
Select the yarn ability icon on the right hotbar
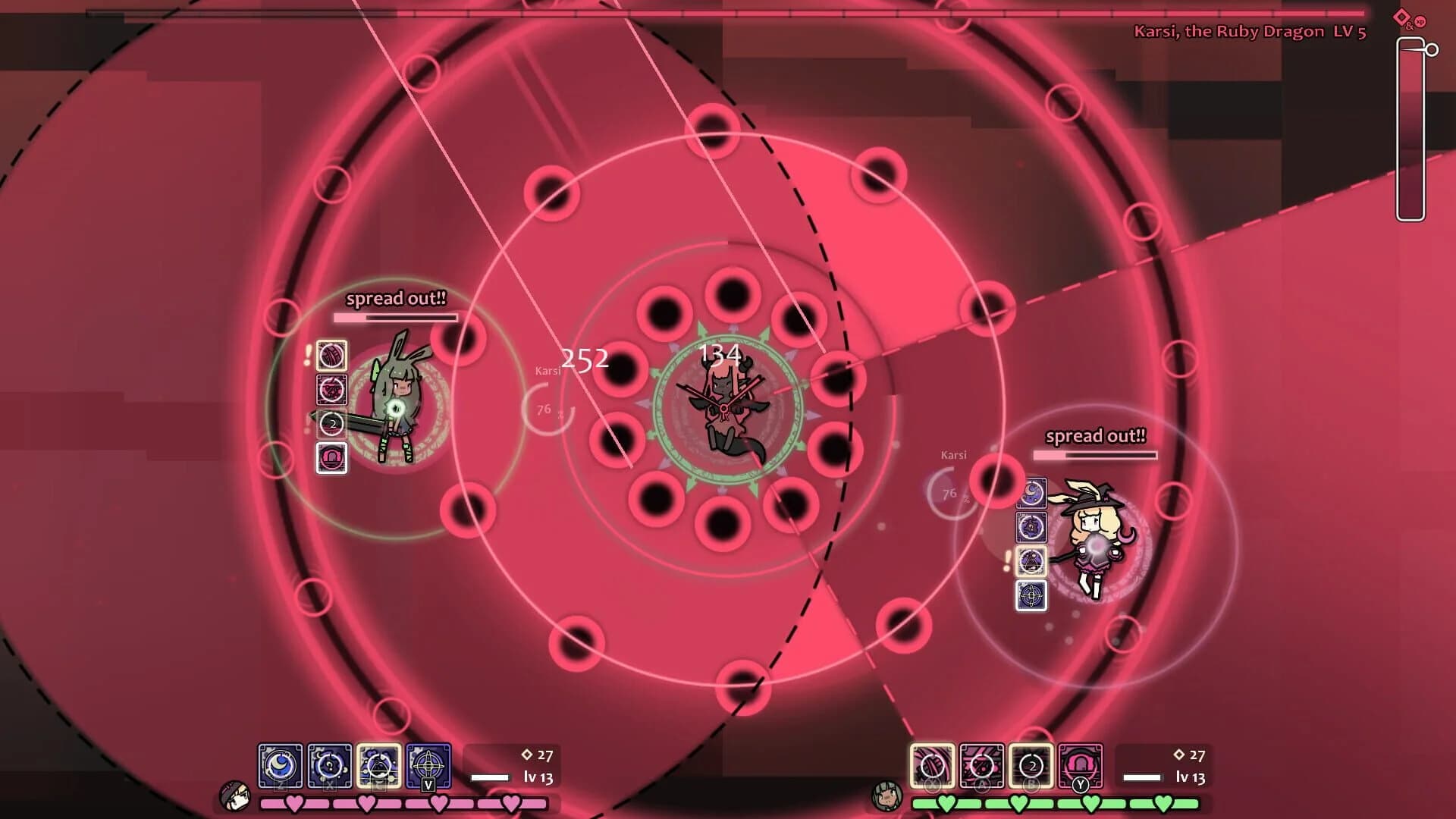pyautogui.click(x=934, y=766)
